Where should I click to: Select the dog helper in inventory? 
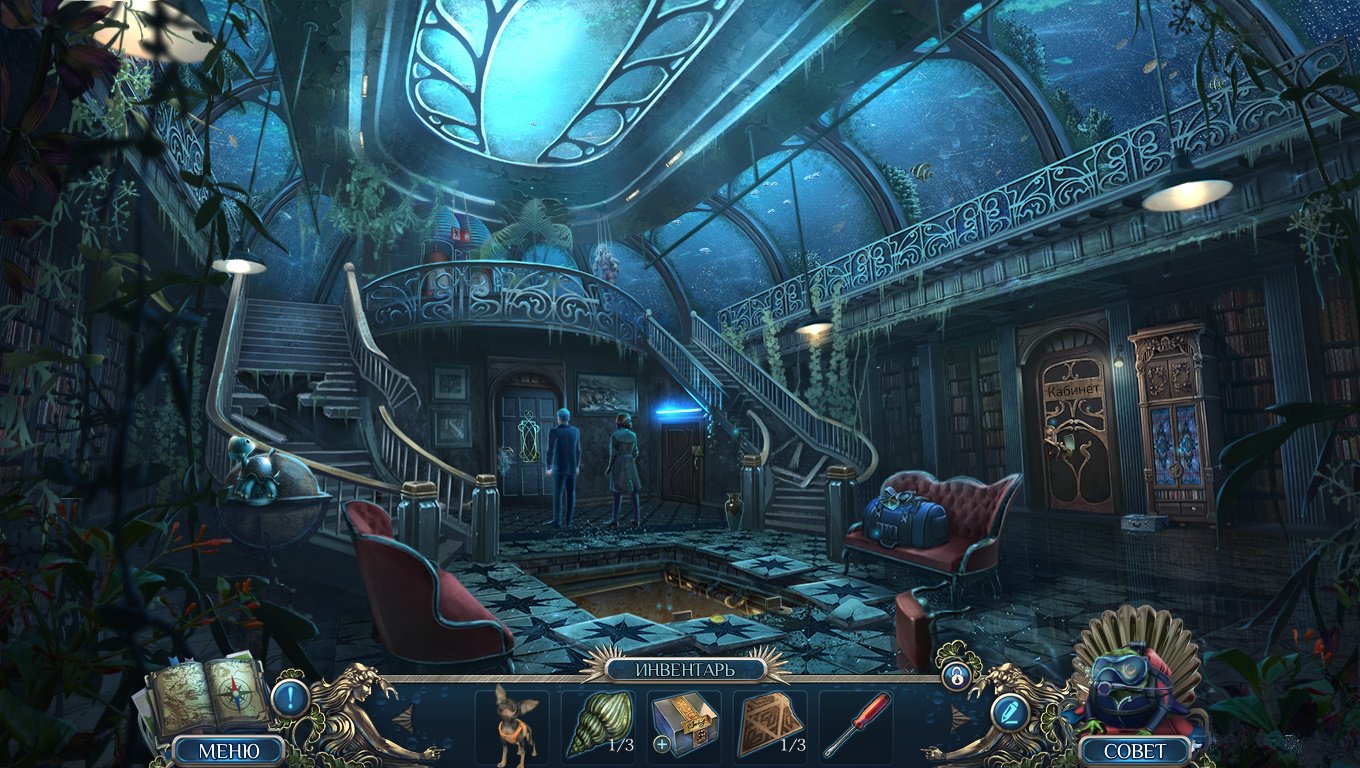[x=513, y=725]
